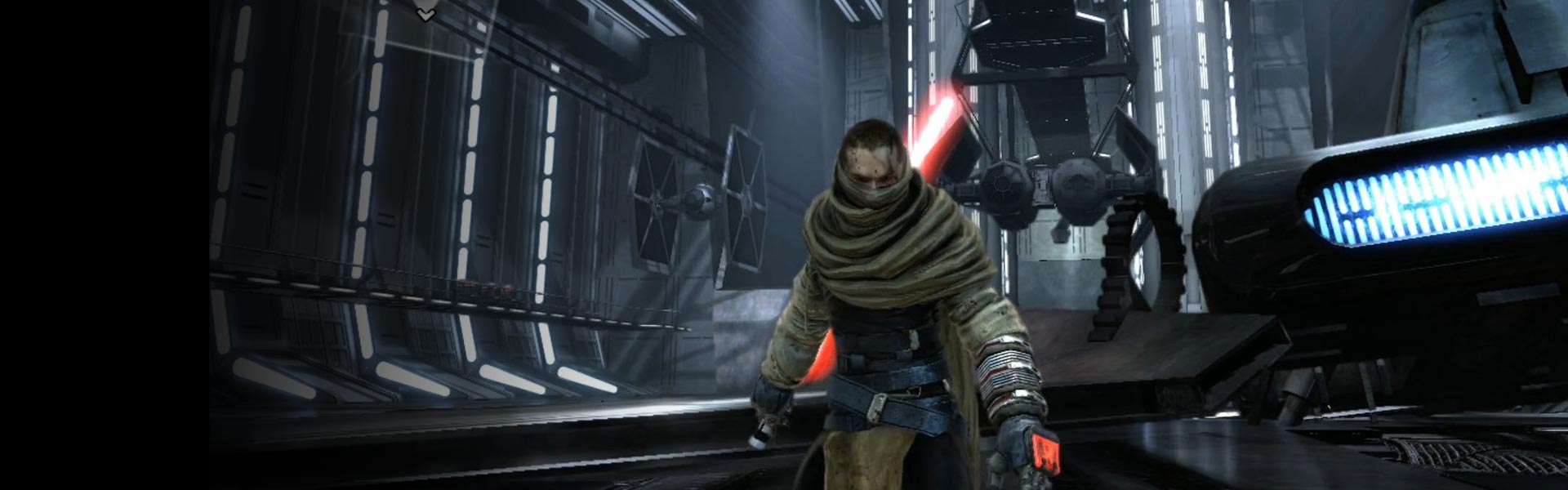
Task: Click the downward chevron marker
Action: pos(425,14)
